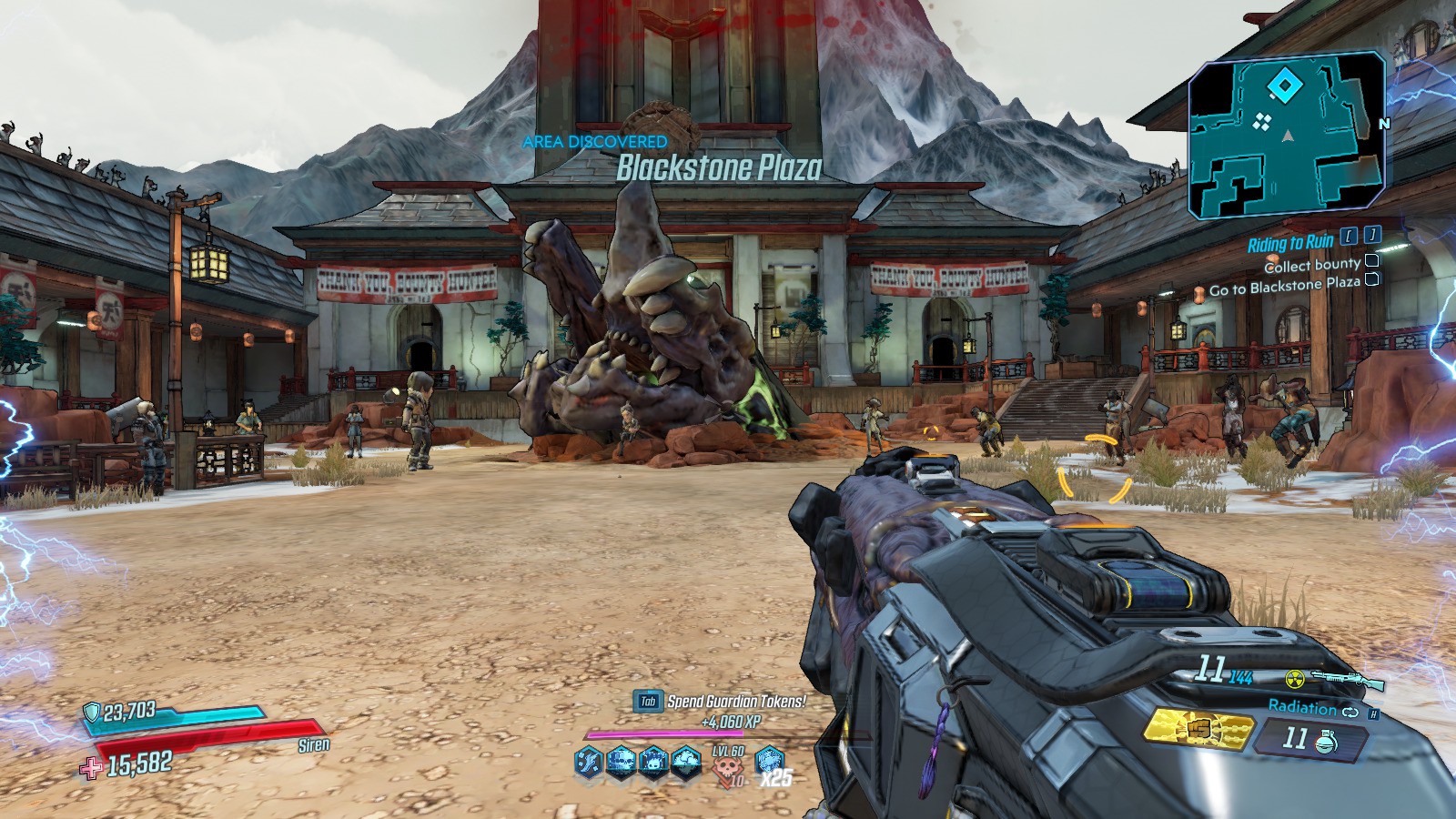Click the flame-swirl buff hexagon icon
Viewport: 1456px width, 819px height.
point(590,762)
